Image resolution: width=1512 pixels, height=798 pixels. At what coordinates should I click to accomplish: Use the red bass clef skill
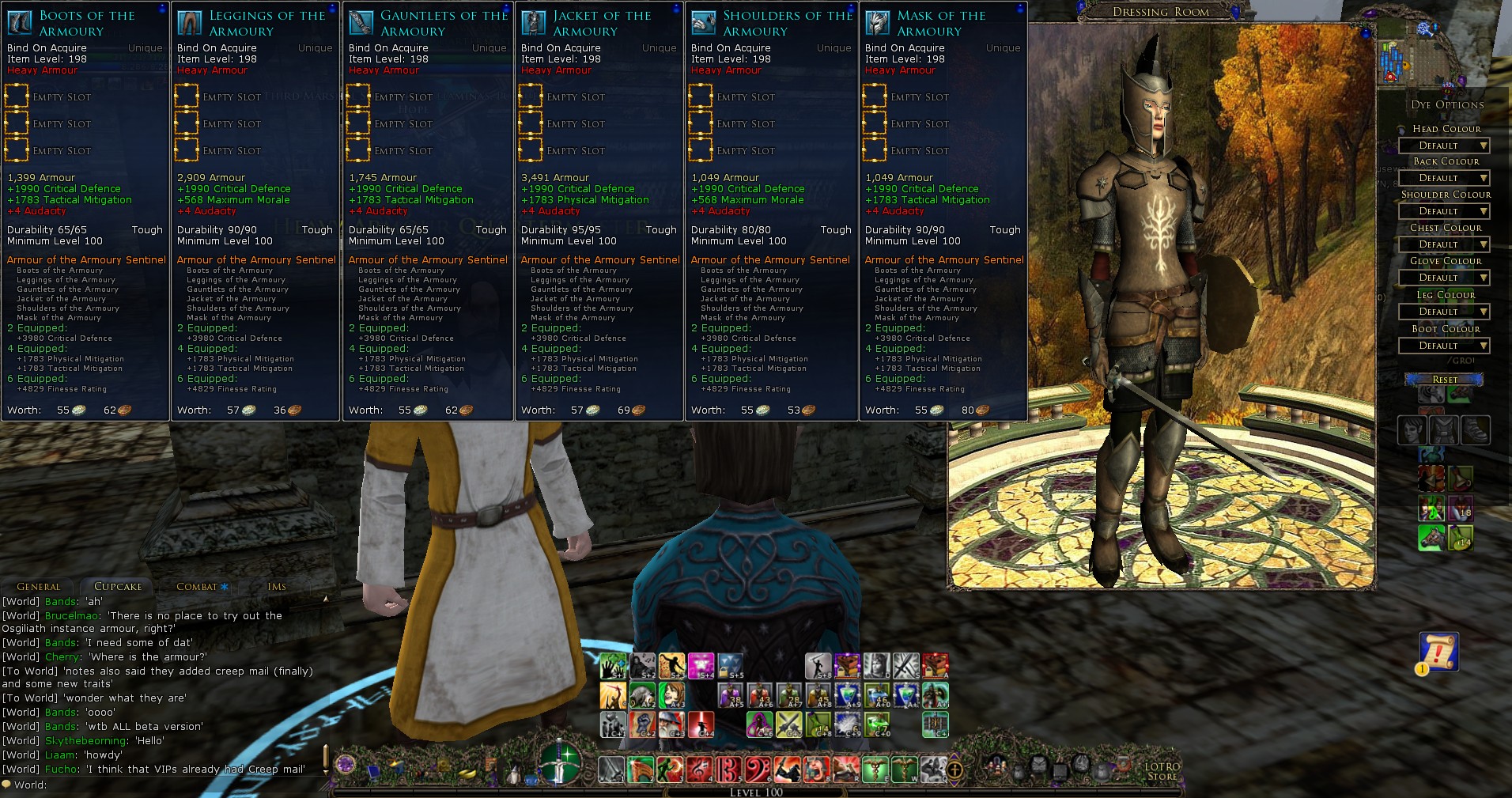pyautogui.click(x=758, y=768)
